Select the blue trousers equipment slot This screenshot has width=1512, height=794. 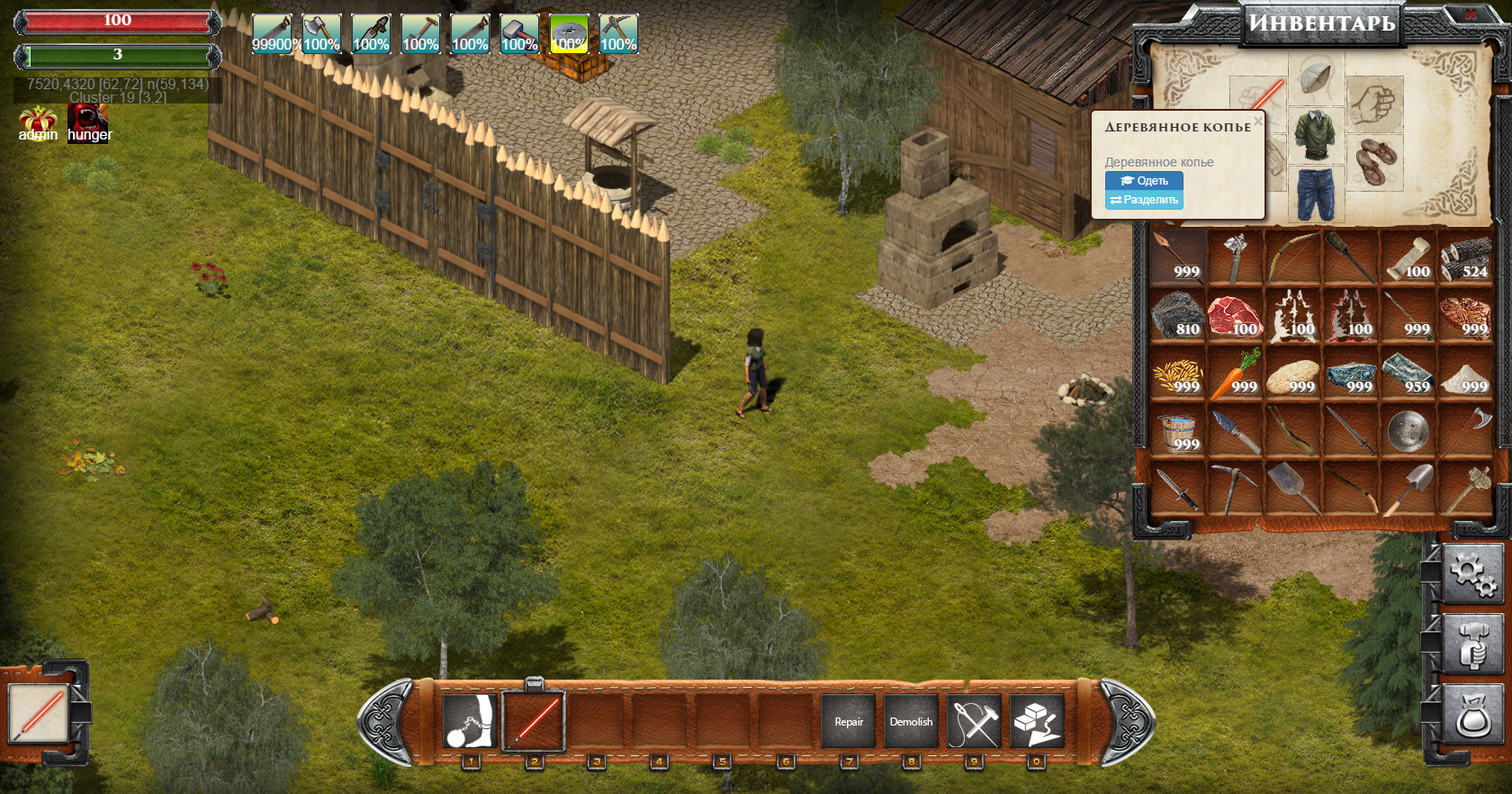pyautogui.click(x=1315, y=193)
